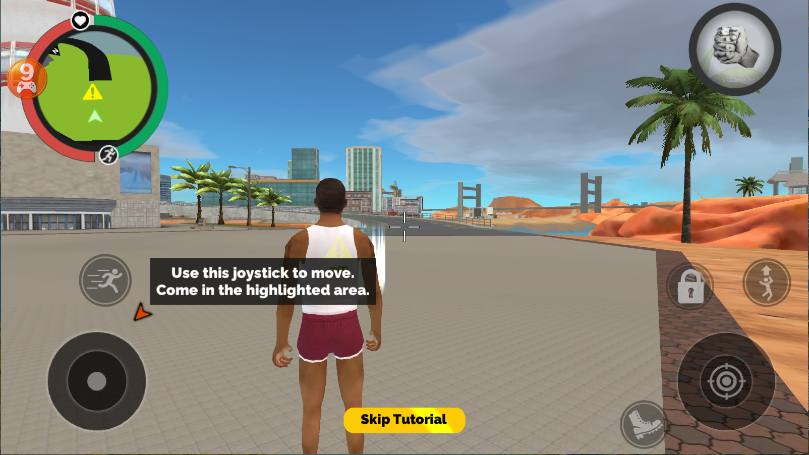Tap the sprint running-man button

[105, 281]
